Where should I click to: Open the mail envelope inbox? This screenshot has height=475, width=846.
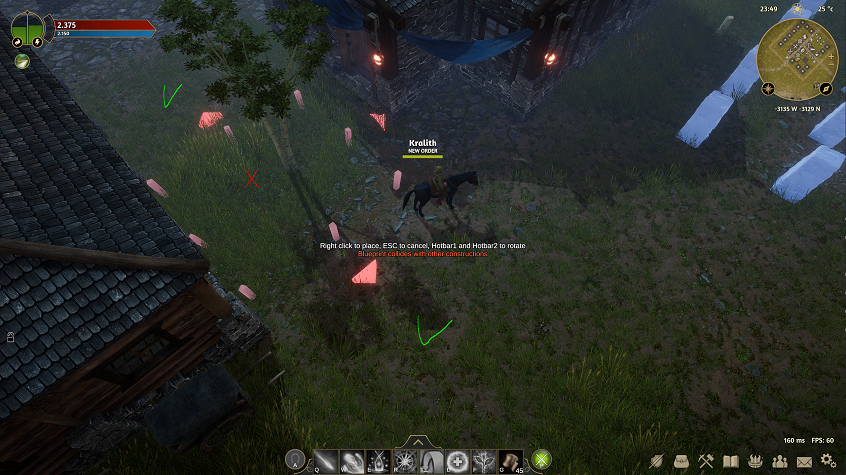[x=804, y=461]
